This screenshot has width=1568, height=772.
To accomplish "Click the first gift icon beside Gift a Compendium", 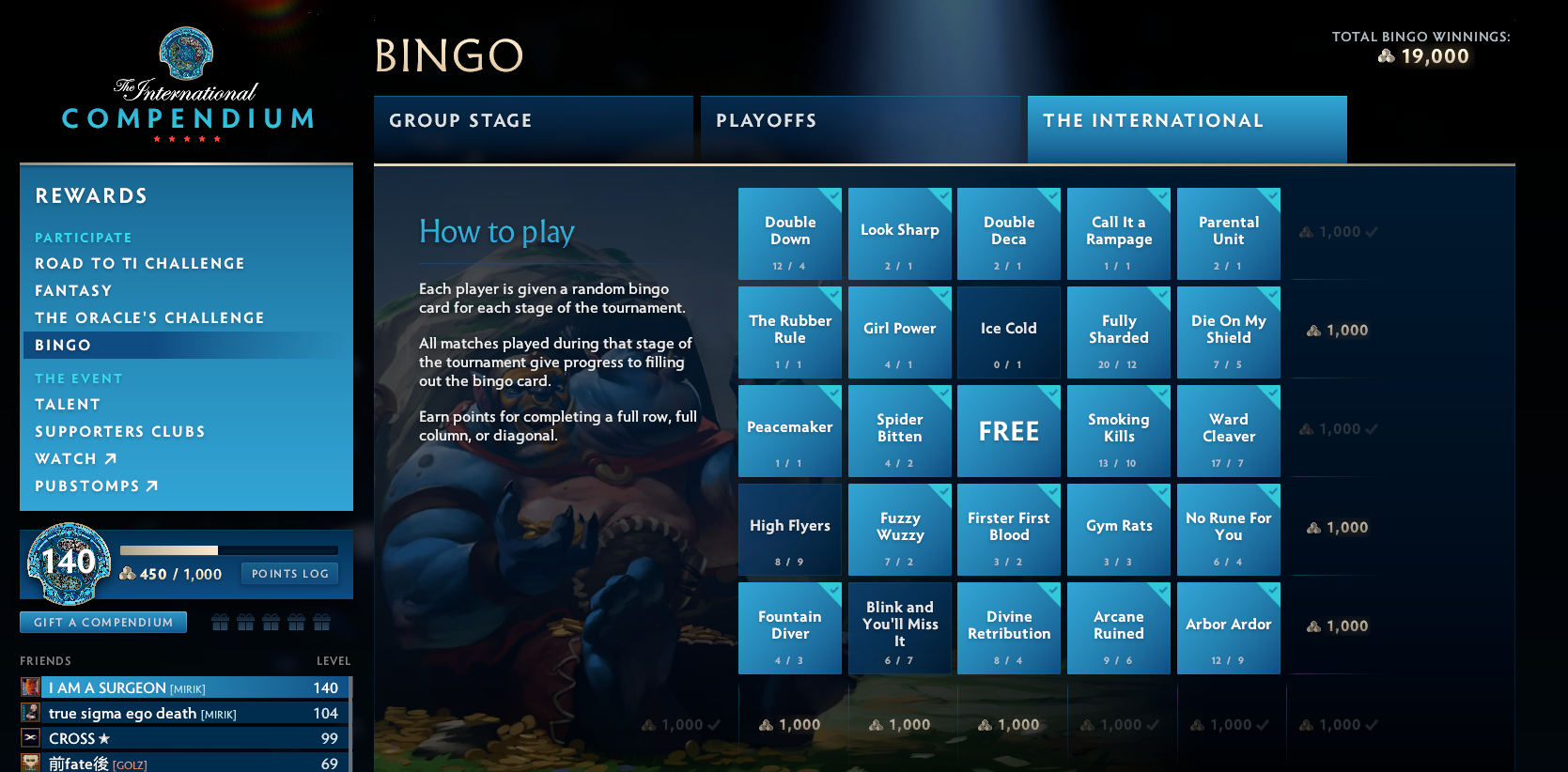I will (220, 622).
